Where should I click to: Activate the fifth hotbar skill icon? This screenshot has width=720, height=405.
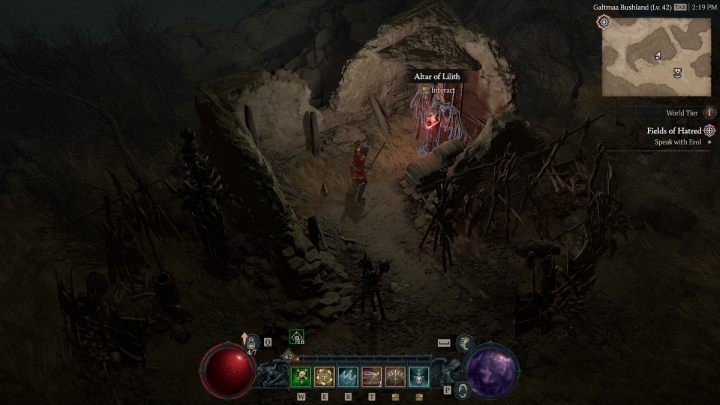tap(396, 376)
